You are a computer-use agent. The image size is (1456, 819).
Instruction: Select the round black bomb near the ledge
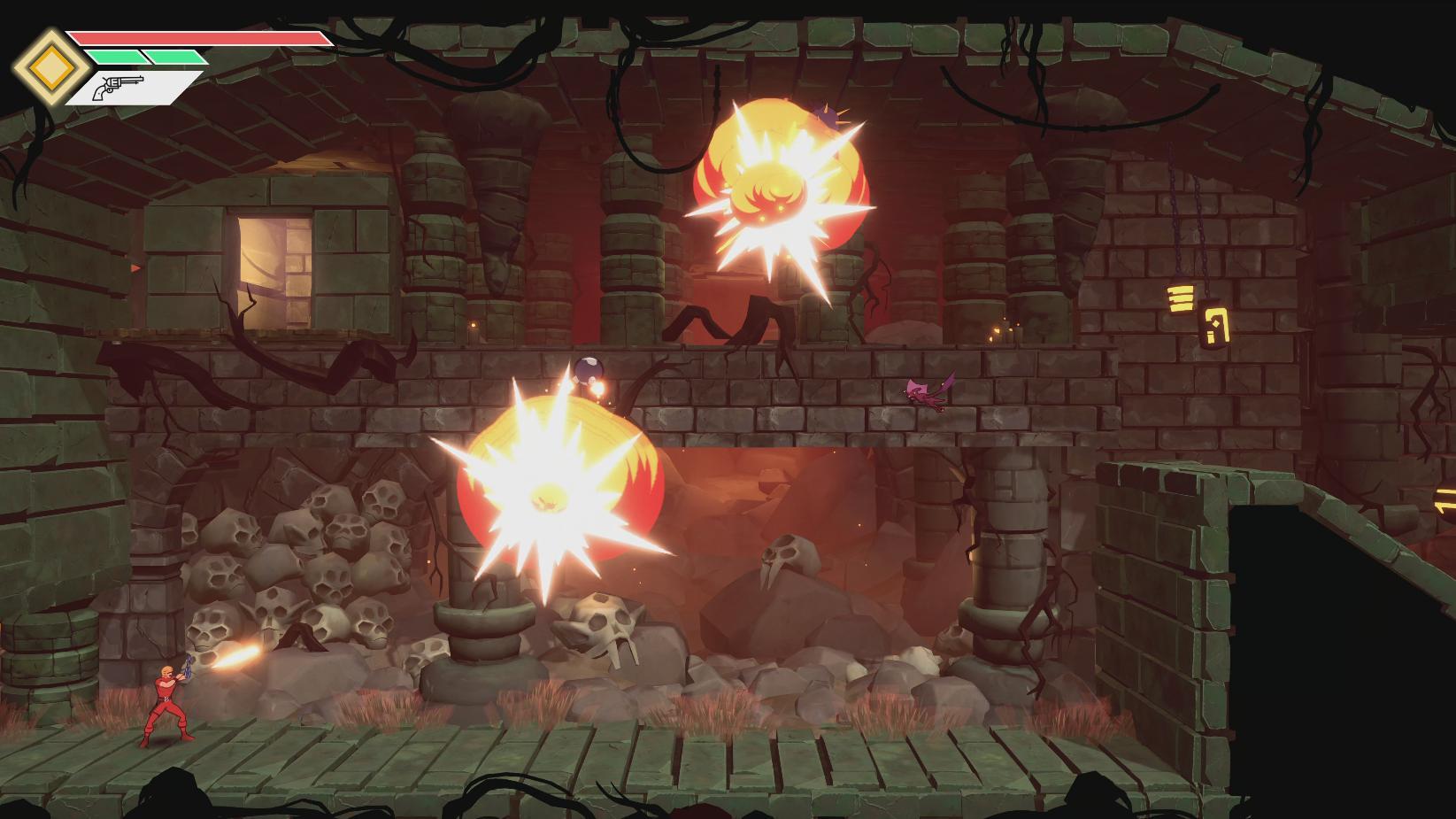click(587, 367)
